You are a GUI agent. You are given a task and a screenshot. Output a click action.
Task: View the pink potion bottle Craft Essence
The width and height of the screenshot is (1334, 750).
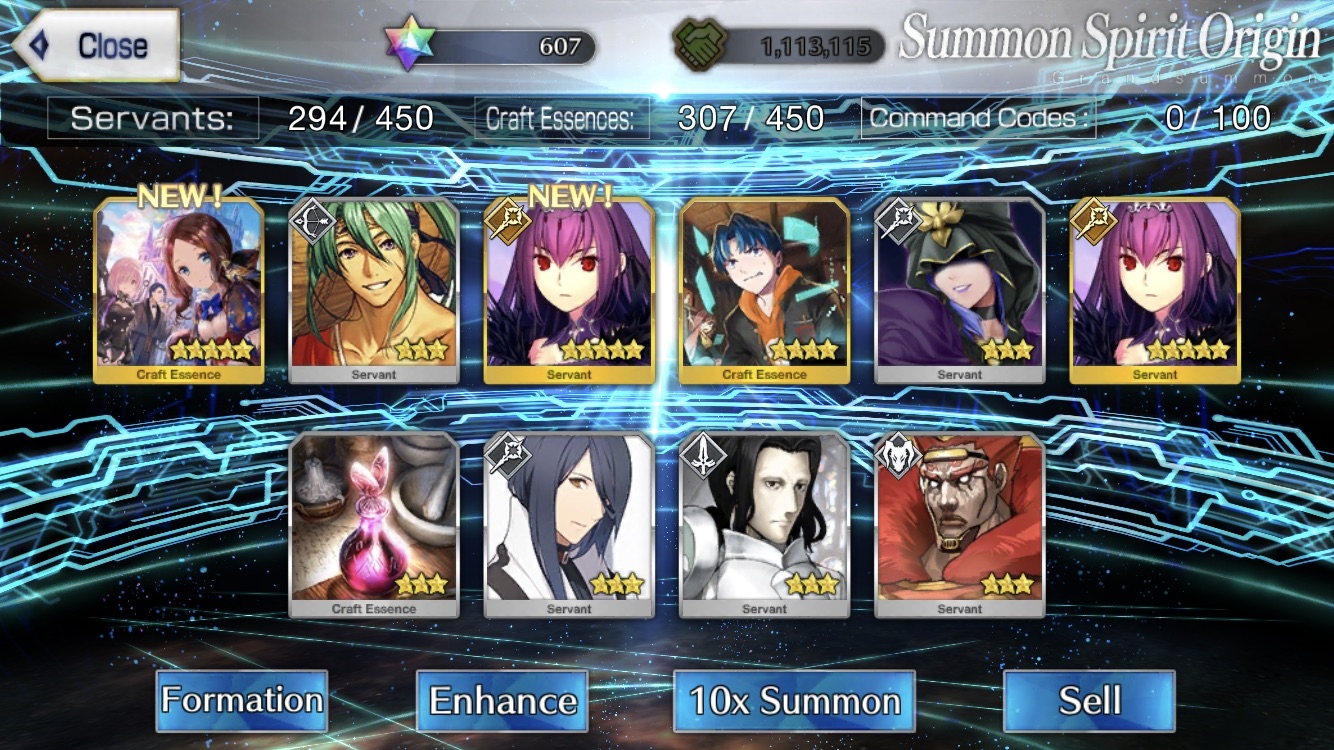click(374, 525)
